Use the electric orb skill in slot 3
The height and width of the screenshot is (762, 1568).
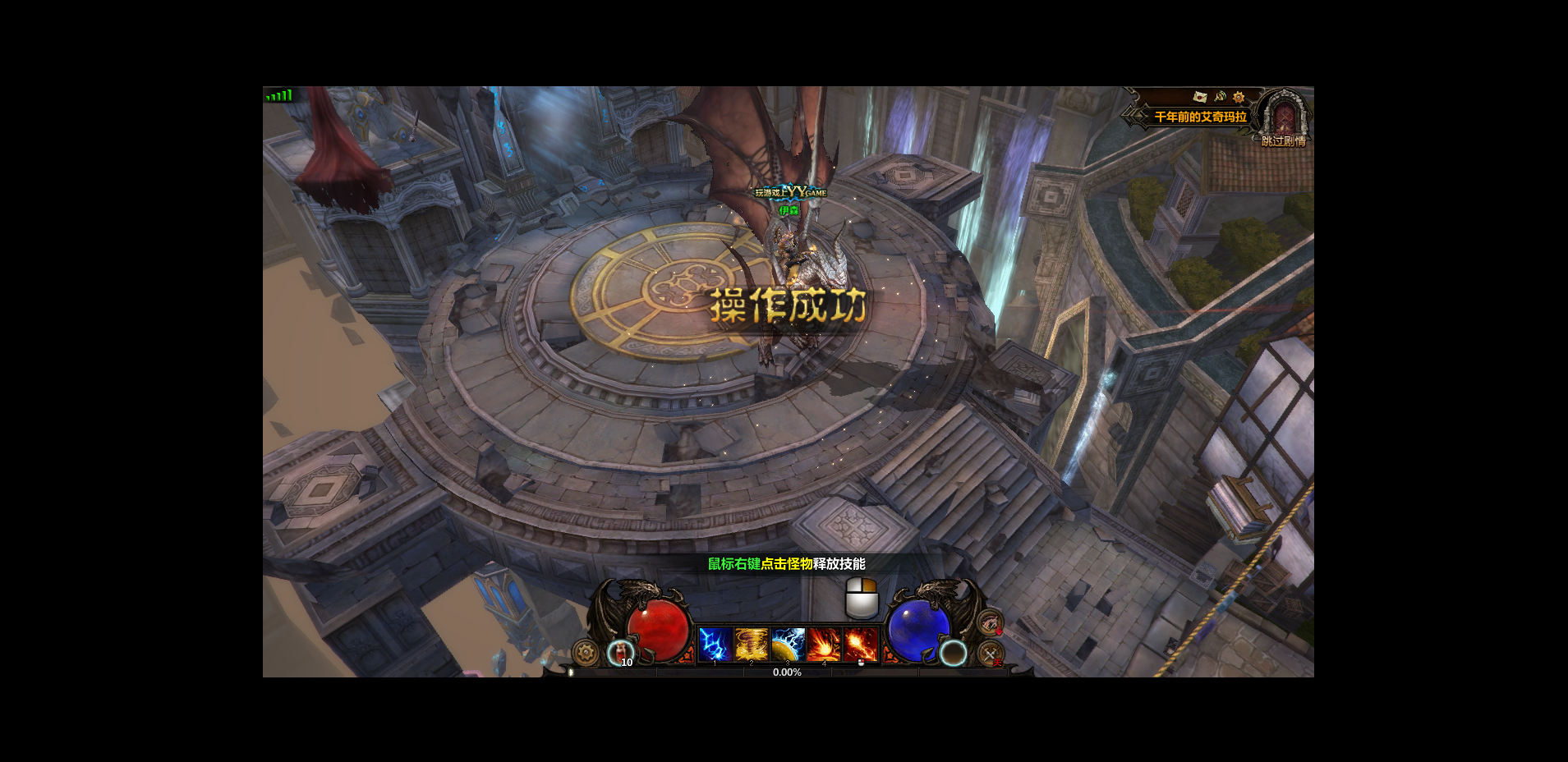click(x=788, y=645)
